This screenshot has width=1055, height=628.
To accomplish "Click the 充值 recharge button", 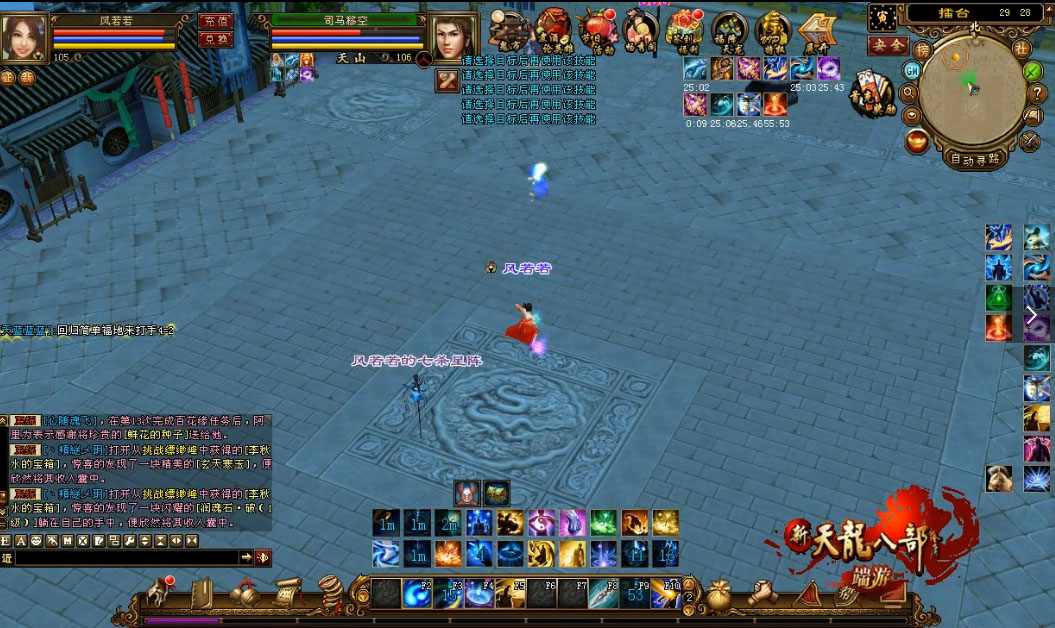I will click(215, 21).
